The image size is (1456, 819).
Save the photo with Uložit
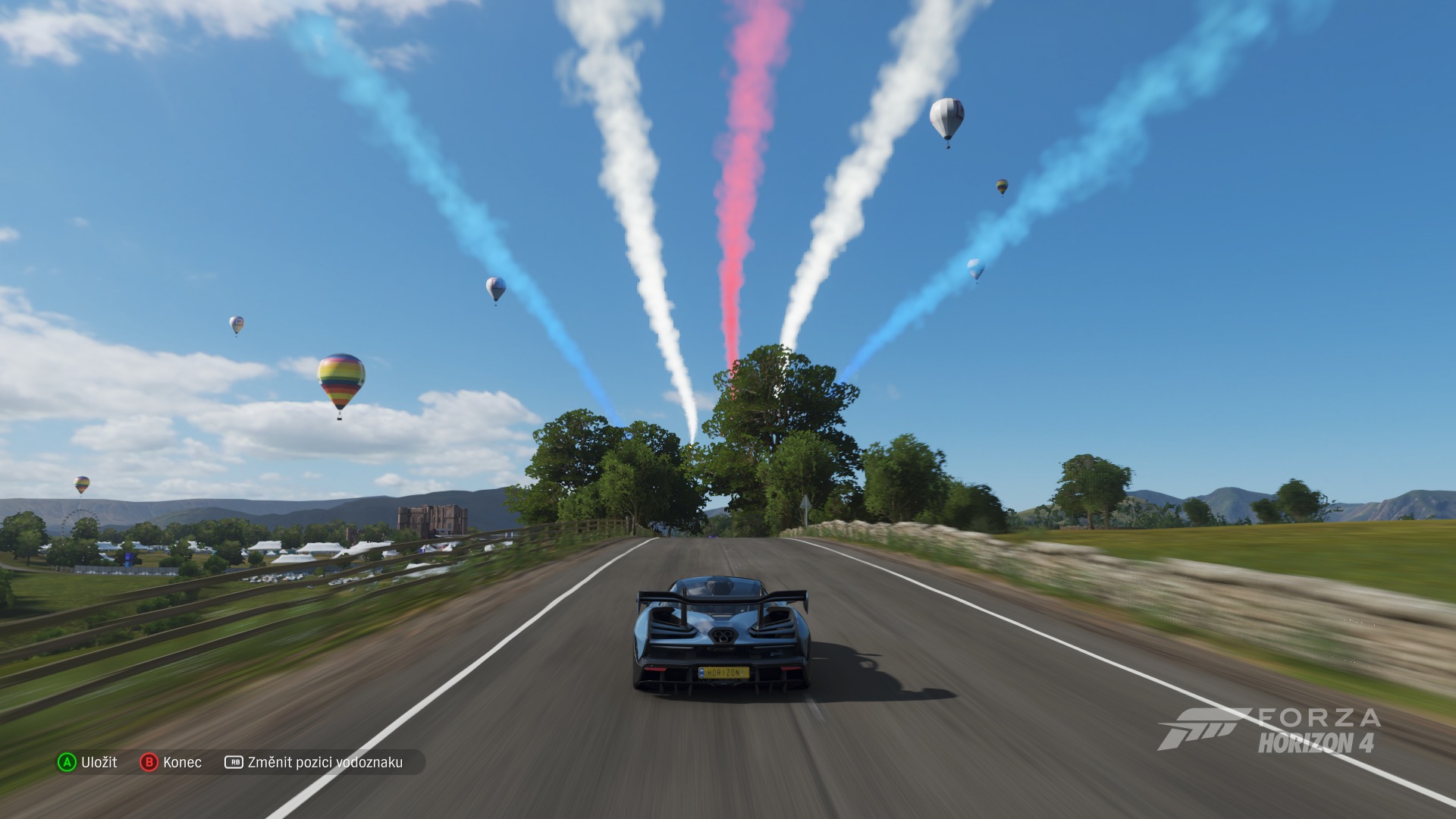pos(88,762)
